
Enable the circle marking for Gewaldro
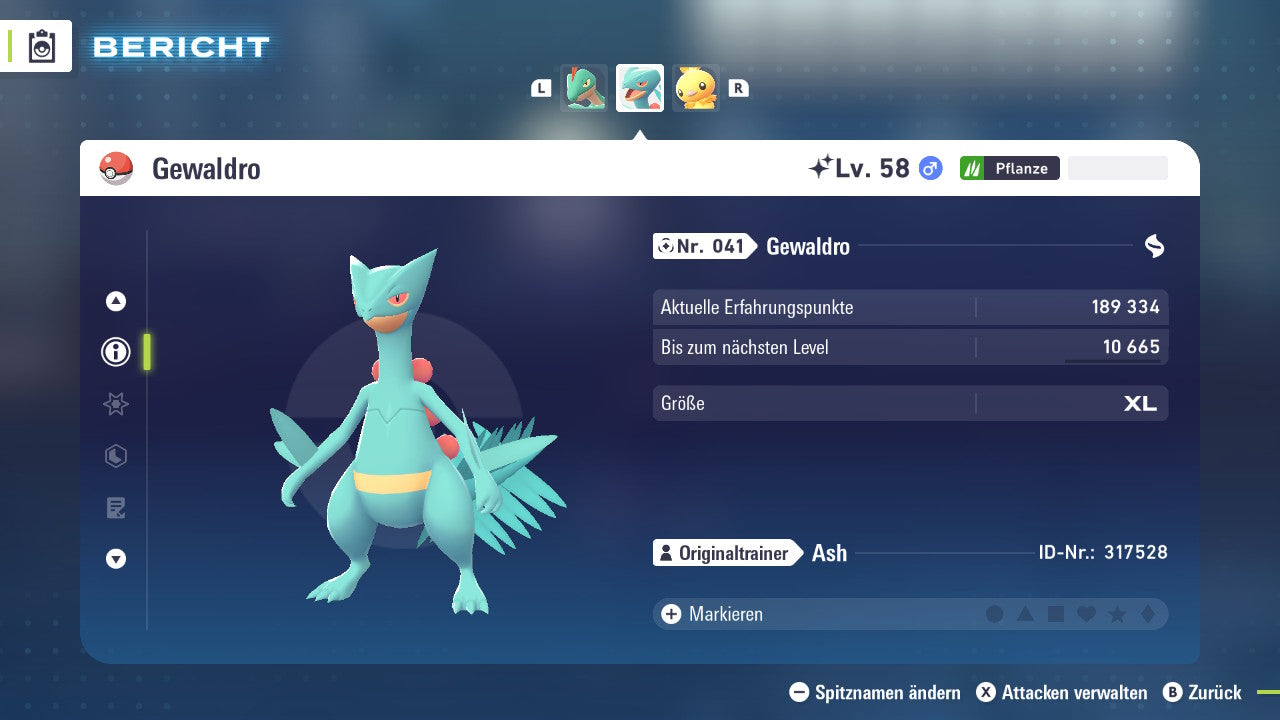pyautogui.click(x=996, y=613)
